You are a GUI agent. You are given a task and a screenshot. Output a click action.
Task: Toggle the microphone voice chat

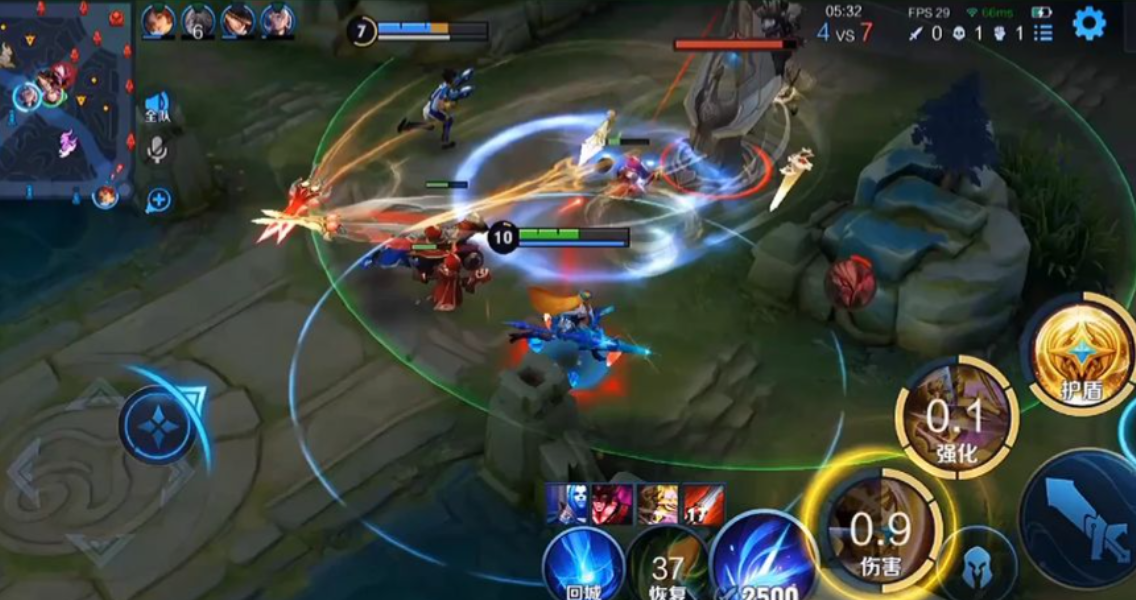(x=157, y=151)
